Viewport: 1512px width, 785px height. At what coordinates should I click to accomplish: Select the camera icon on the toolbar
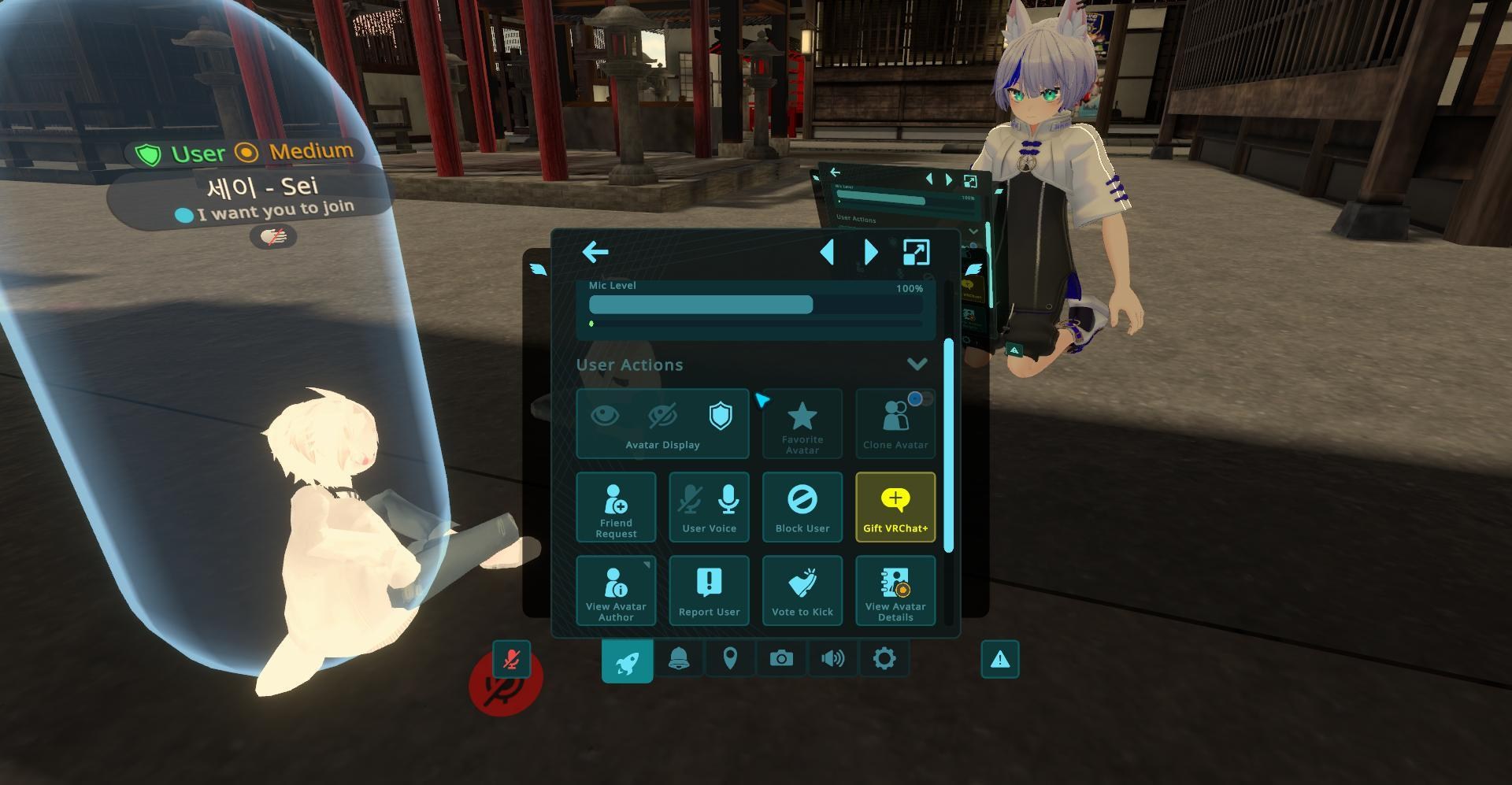[781, 658]
